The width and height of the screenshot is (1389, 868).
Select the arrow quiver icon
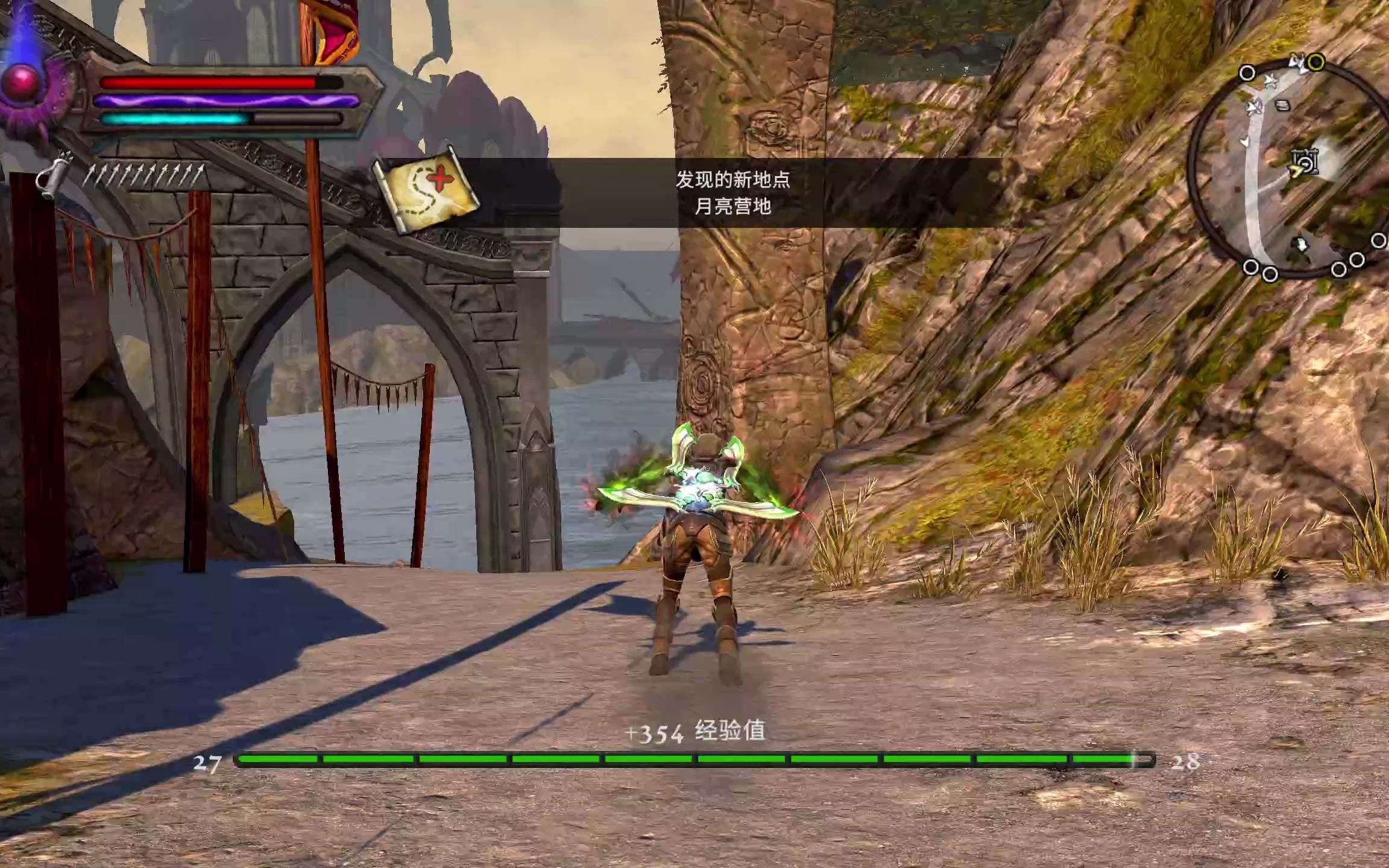pyautogui.click(x=52, y=176)
